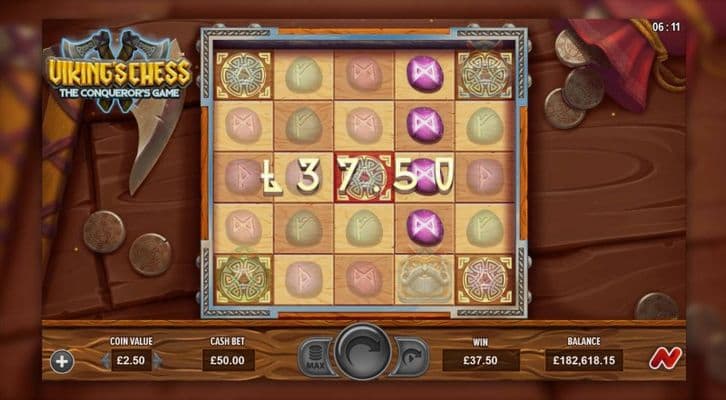Set the bet to MAX
Screen dimensions: 726x400
click(312, 357)
